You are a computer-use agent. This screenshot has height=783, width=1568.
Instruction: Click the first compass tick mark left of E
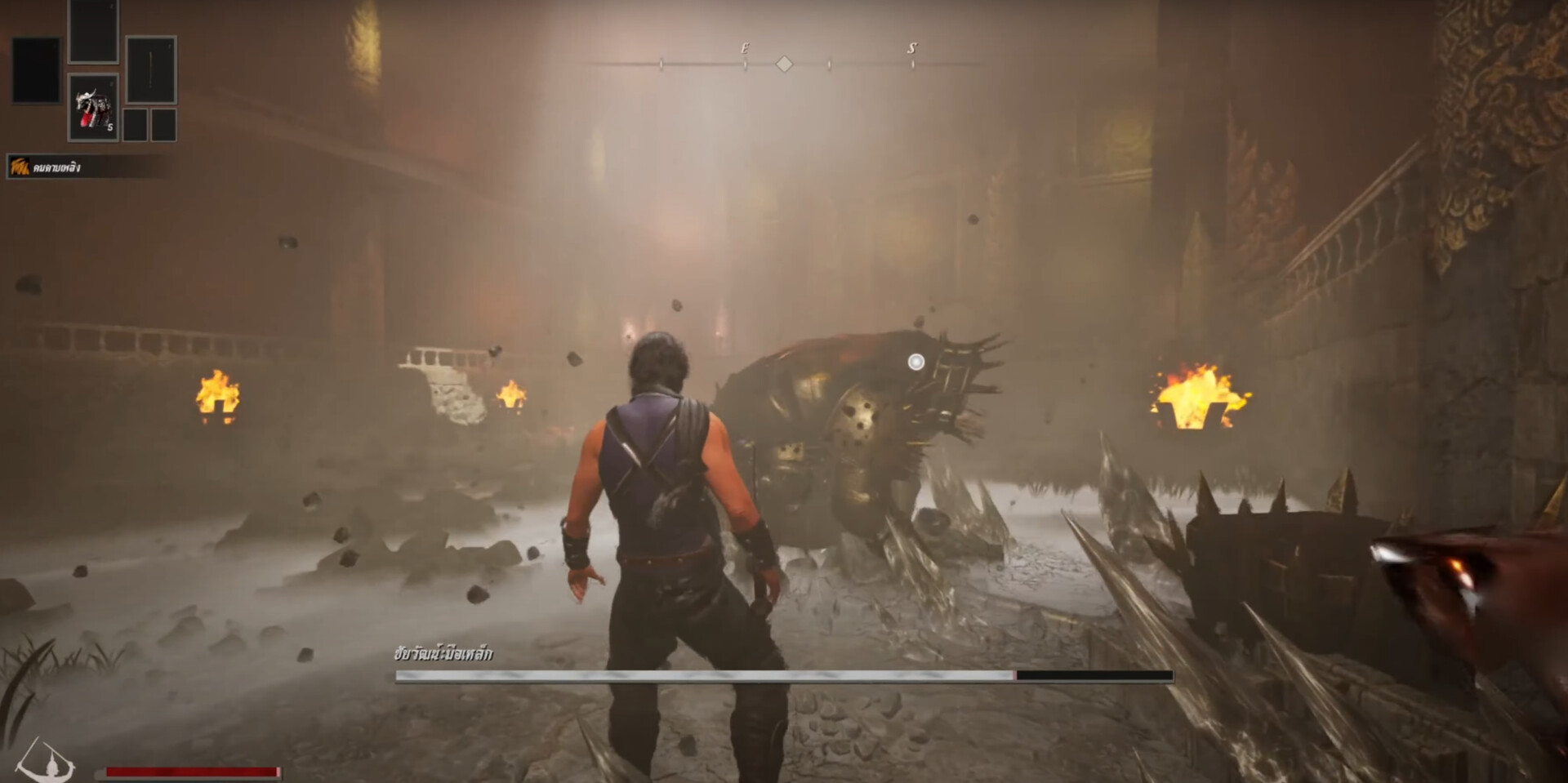[660, 63]
